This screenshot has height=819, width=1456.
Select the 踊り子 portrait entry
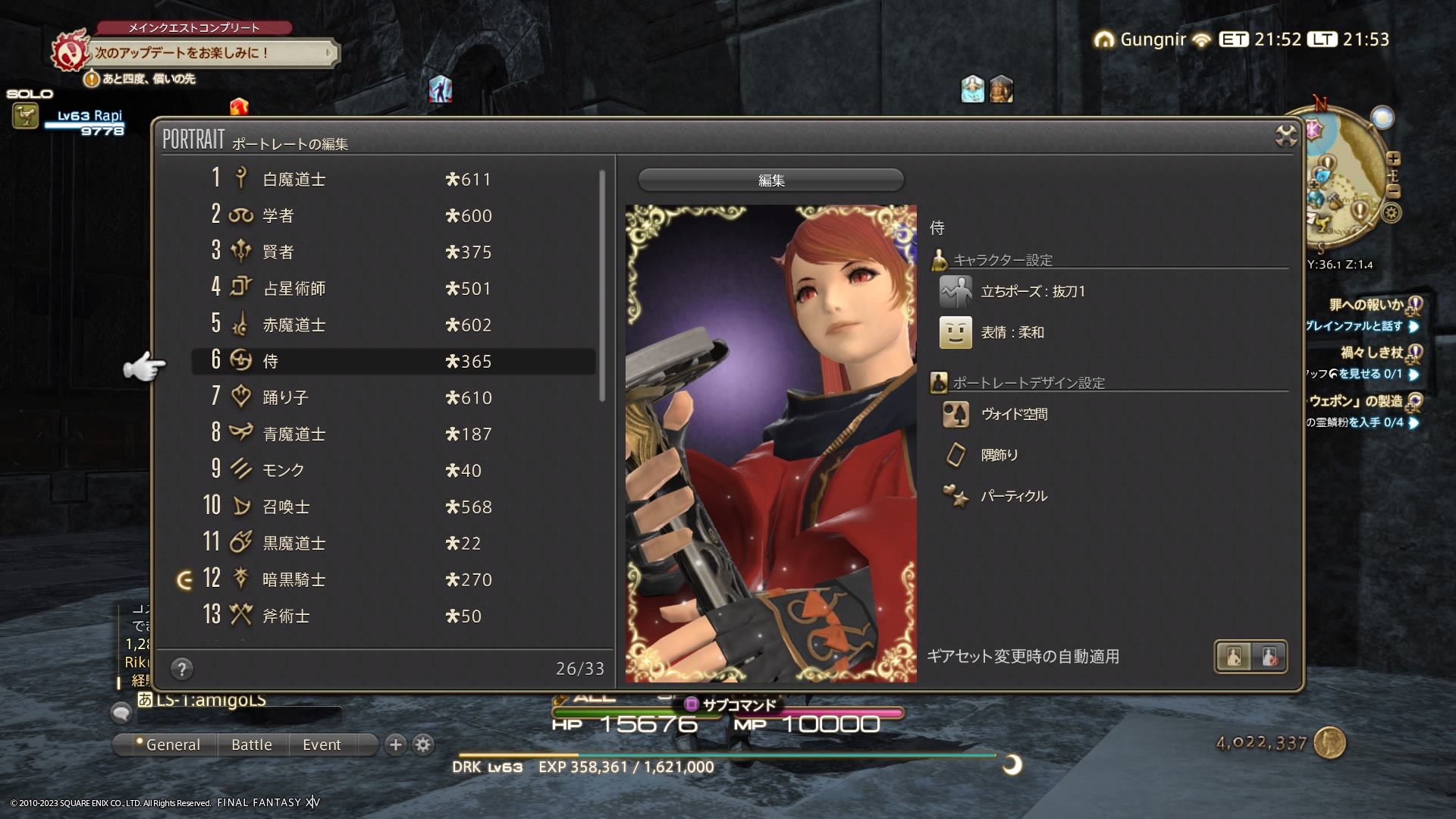(392, 397)
